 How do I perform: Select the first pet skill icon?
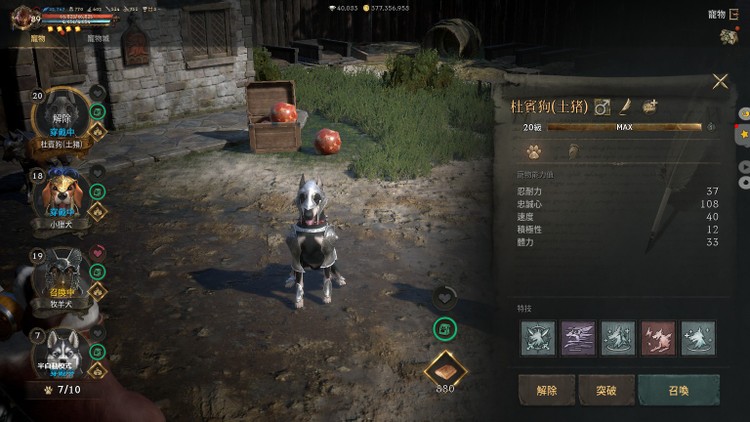538,338
